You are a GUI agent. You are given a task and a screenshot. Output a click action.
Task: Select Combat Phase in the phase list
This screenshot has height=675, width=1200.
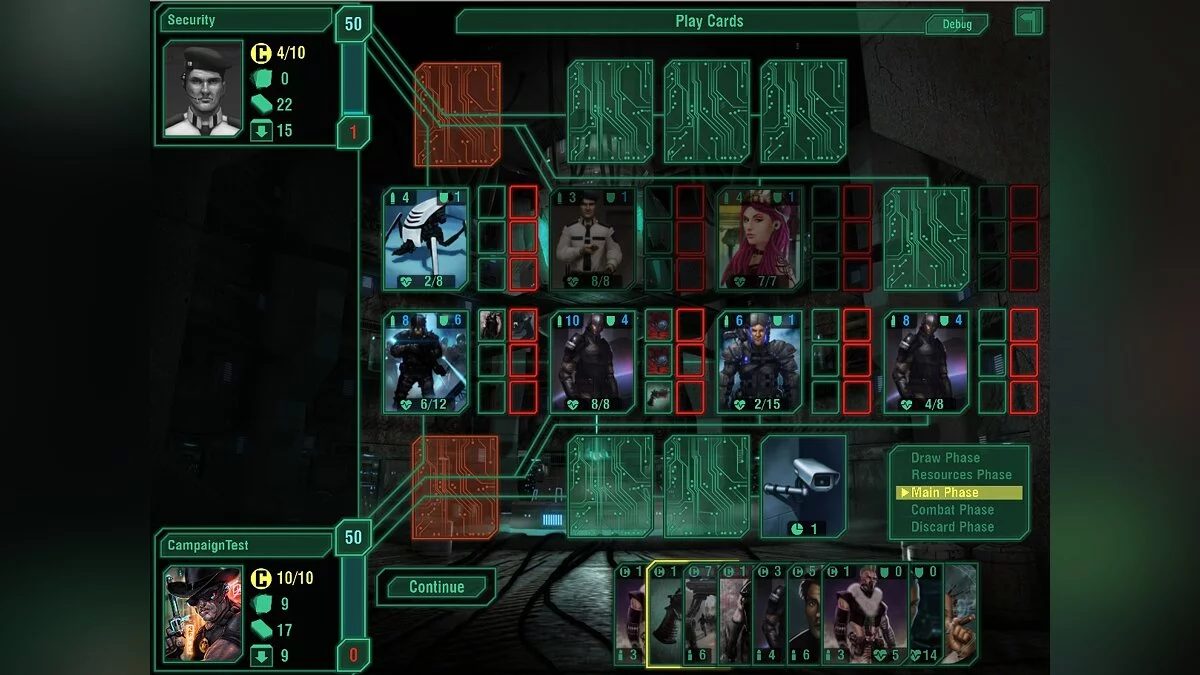[952, 510]
